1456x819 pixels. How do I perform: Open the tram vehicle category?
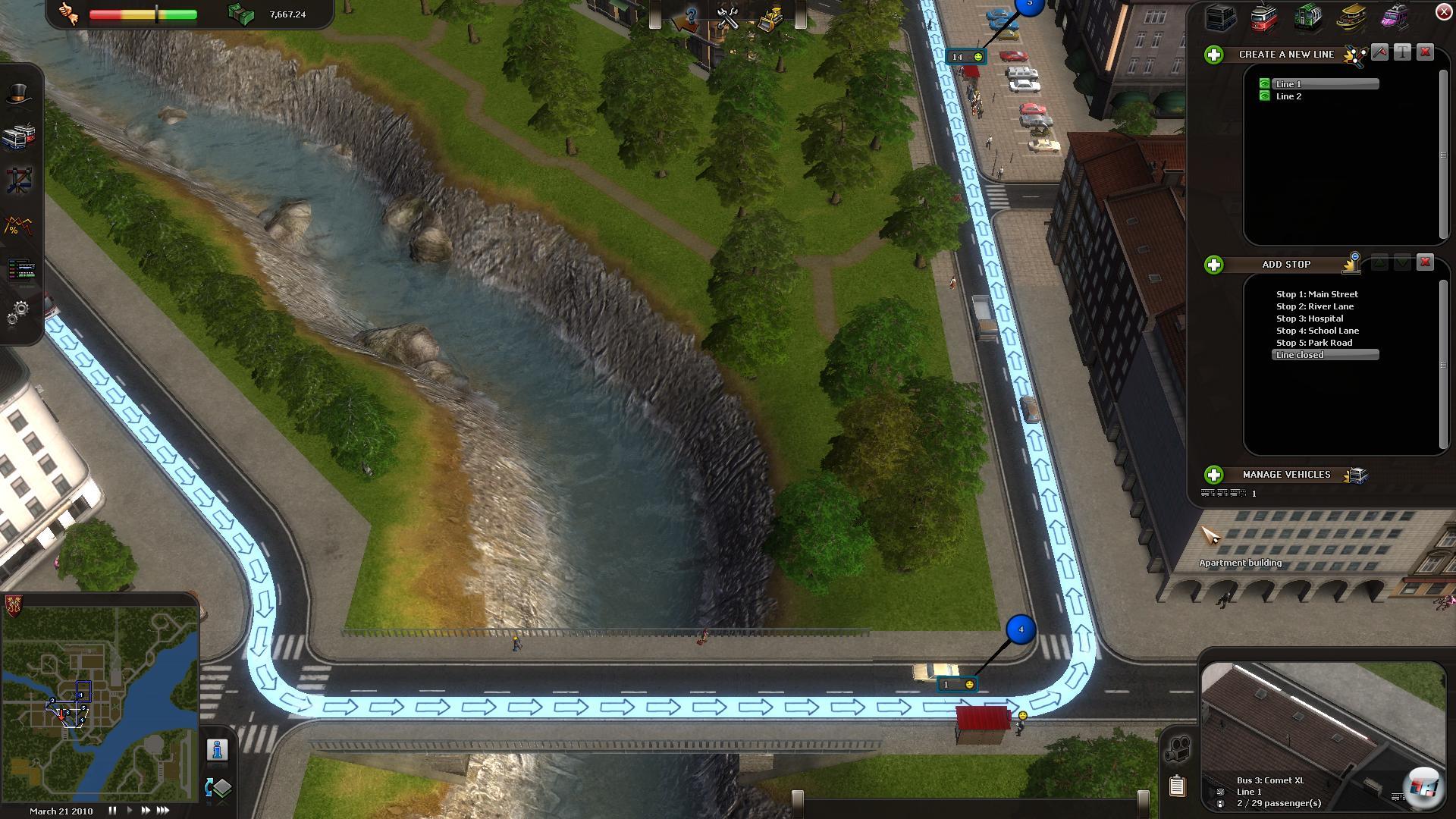(1264, 17)
